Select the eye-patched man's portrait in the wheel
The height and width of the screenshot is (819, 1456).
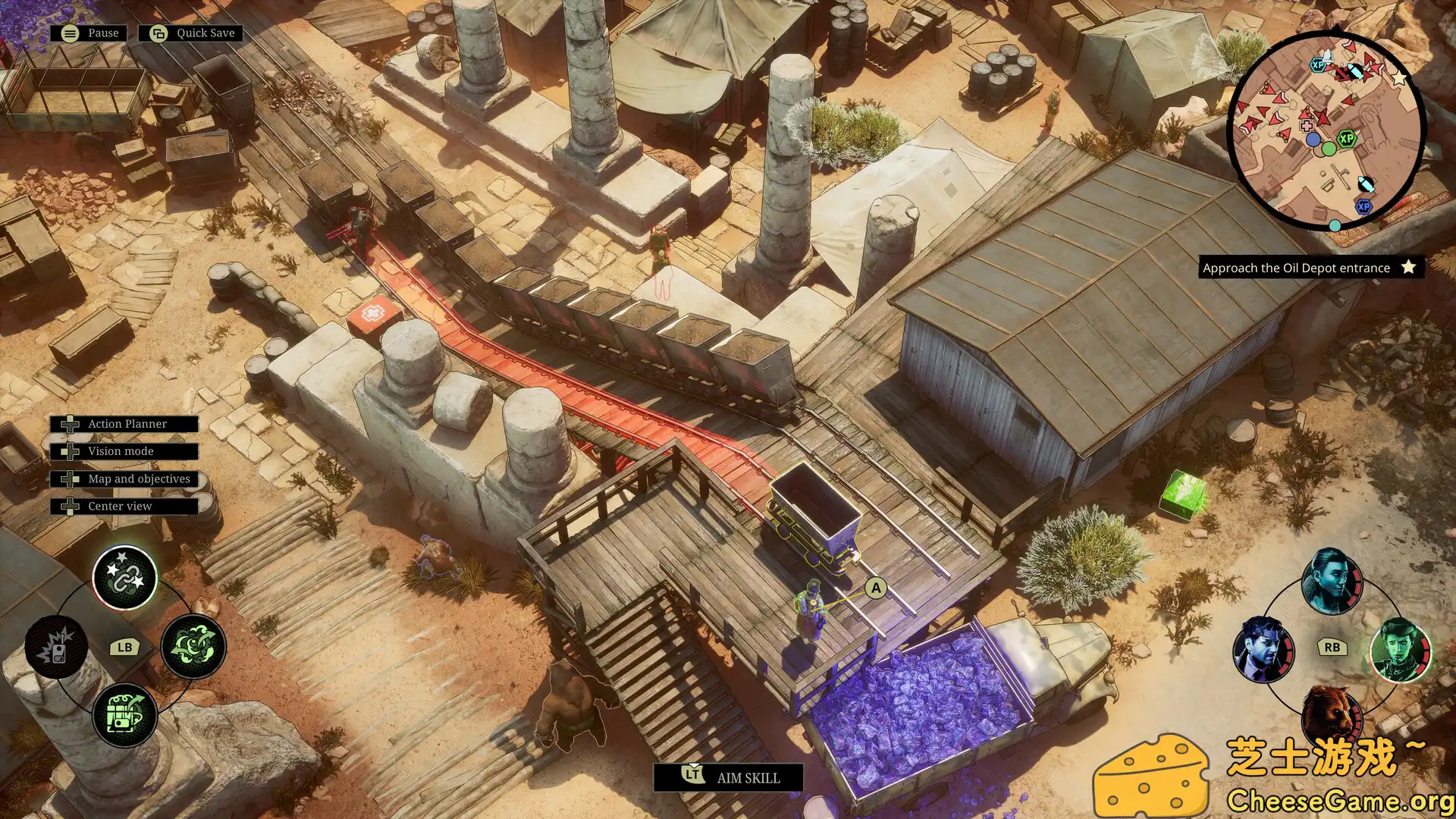[x=1262, y=648]
